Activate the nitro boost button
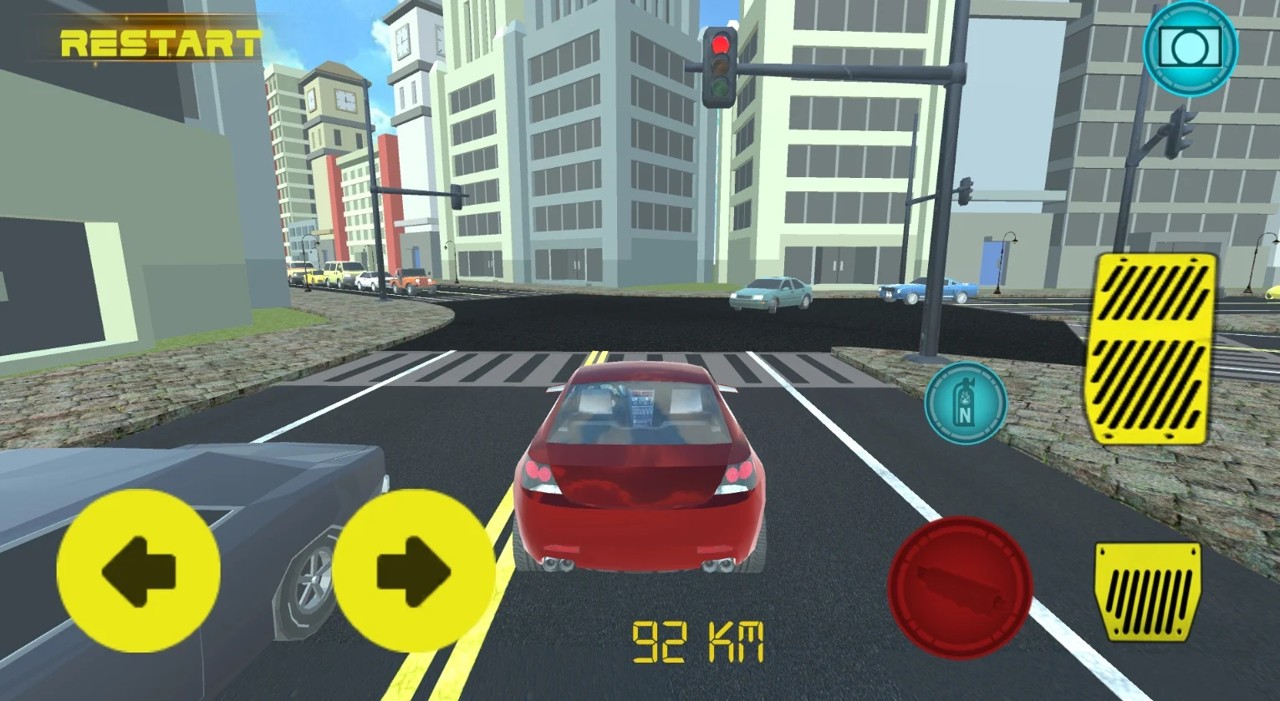Viewport: 1280px width, 701px height. [x=965, y=402]
